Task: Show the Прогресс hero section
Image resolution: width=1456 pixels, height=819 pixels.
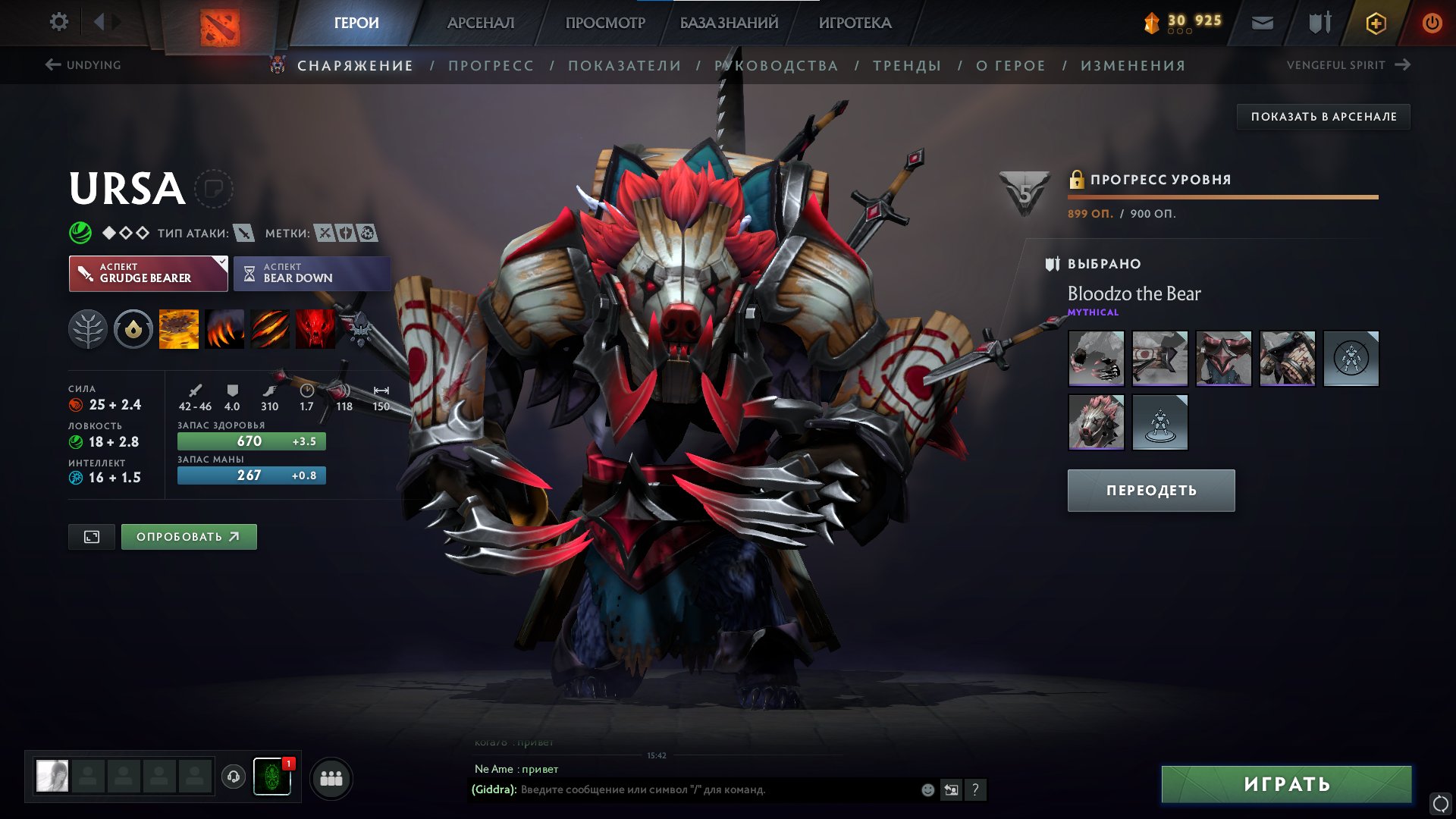Action: tap(491, 66)
